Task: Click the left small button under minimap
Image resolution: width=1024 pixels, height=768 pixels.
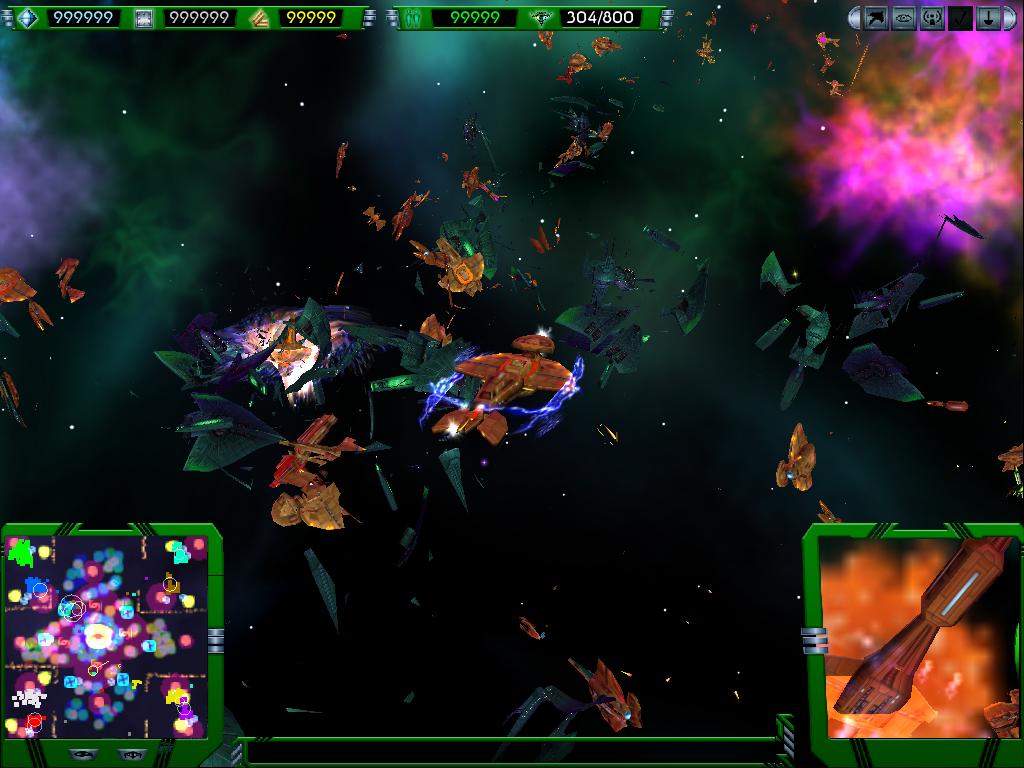Action: pos(81,754)
